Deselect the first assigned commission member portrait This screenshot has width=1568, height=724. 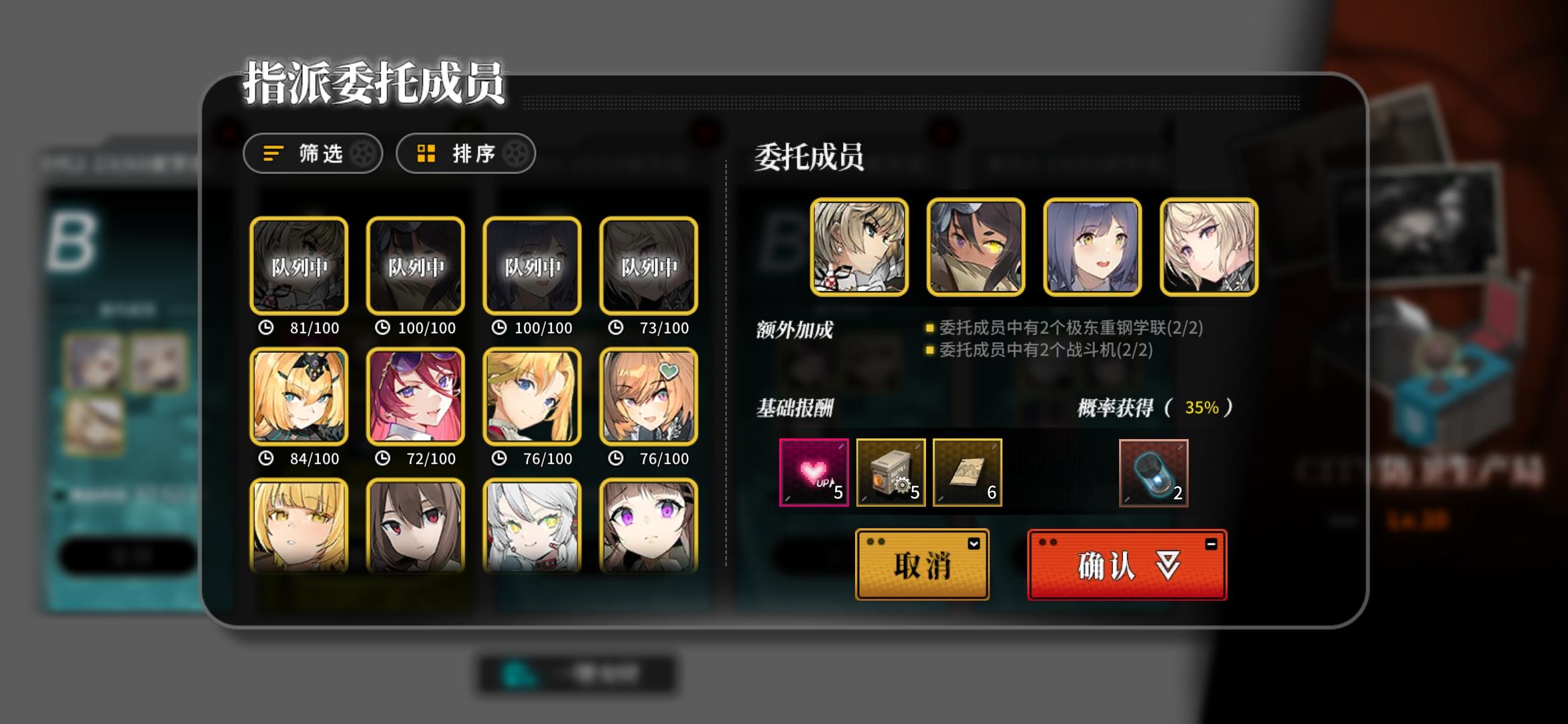pos(861,247)
